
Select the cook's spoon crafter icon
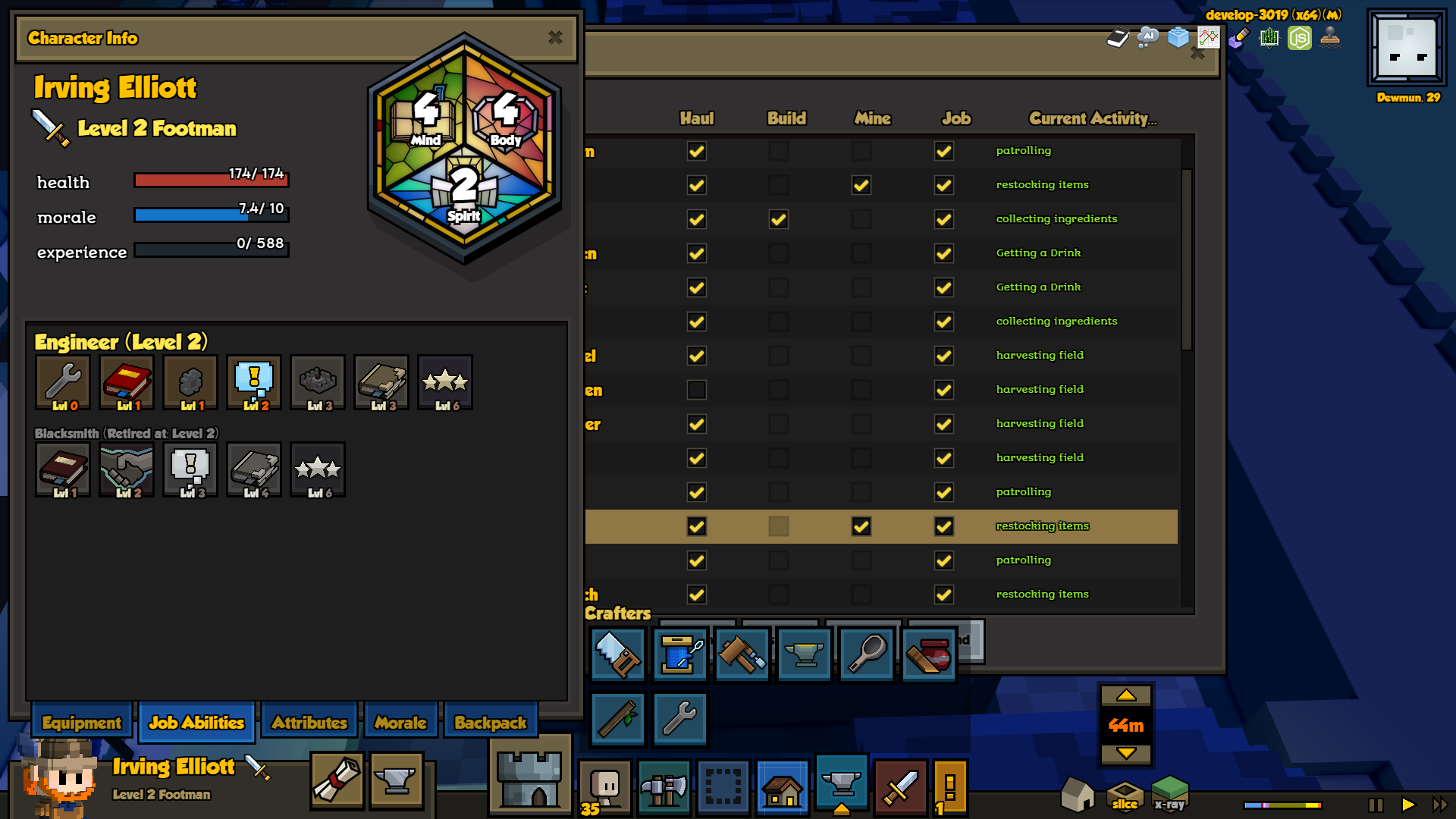point(867,654)
